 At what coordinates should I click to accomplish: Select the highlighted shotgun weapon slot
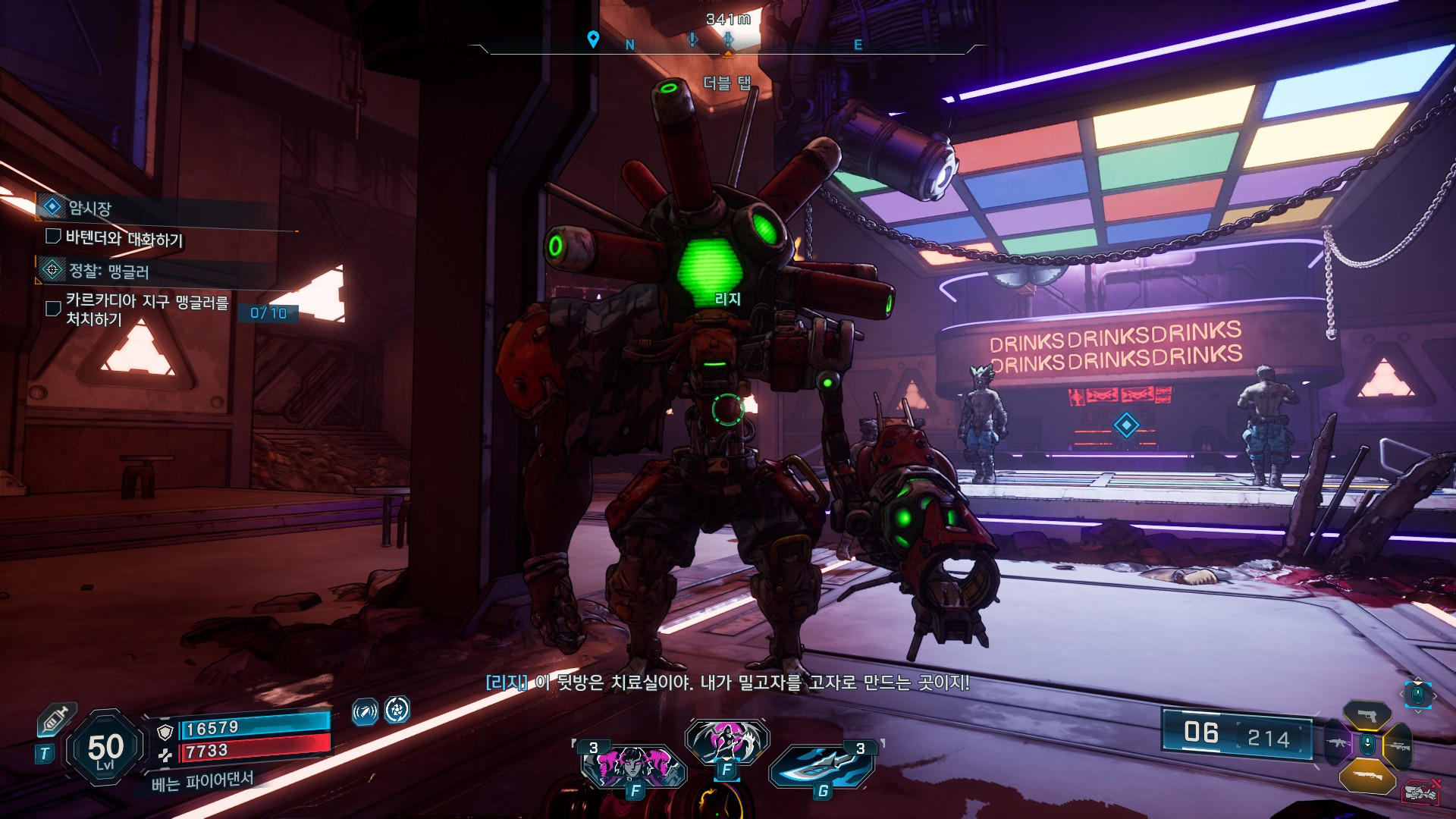click(1367, 775)
